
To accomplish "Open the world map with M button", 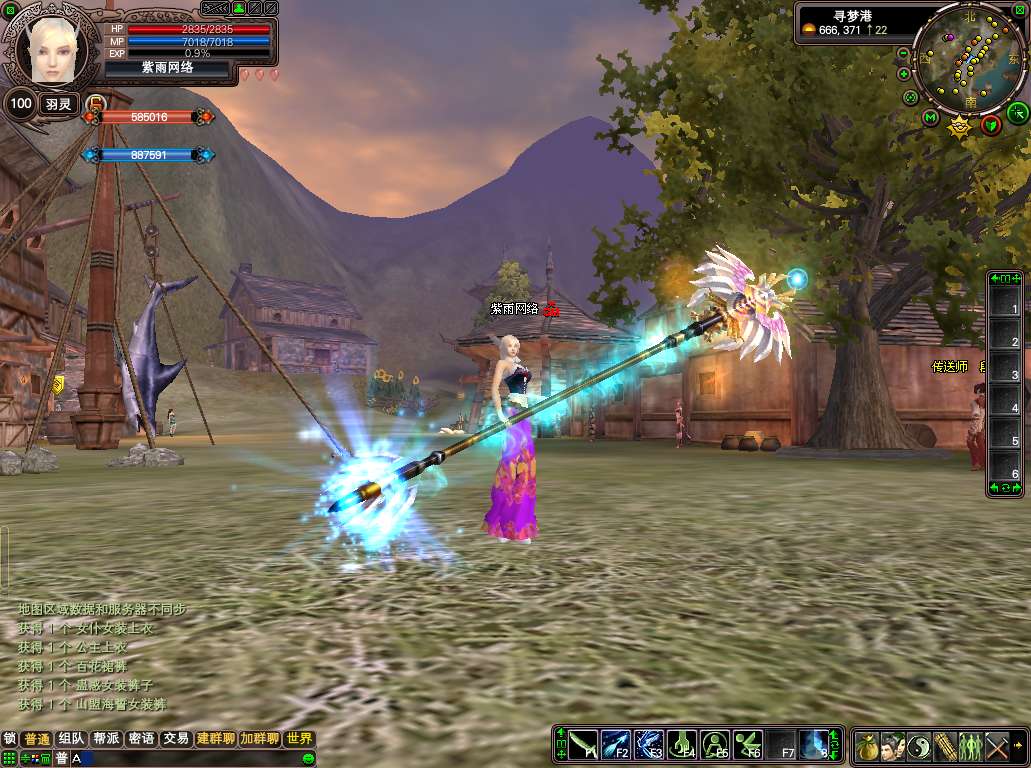I will [931, 118].
